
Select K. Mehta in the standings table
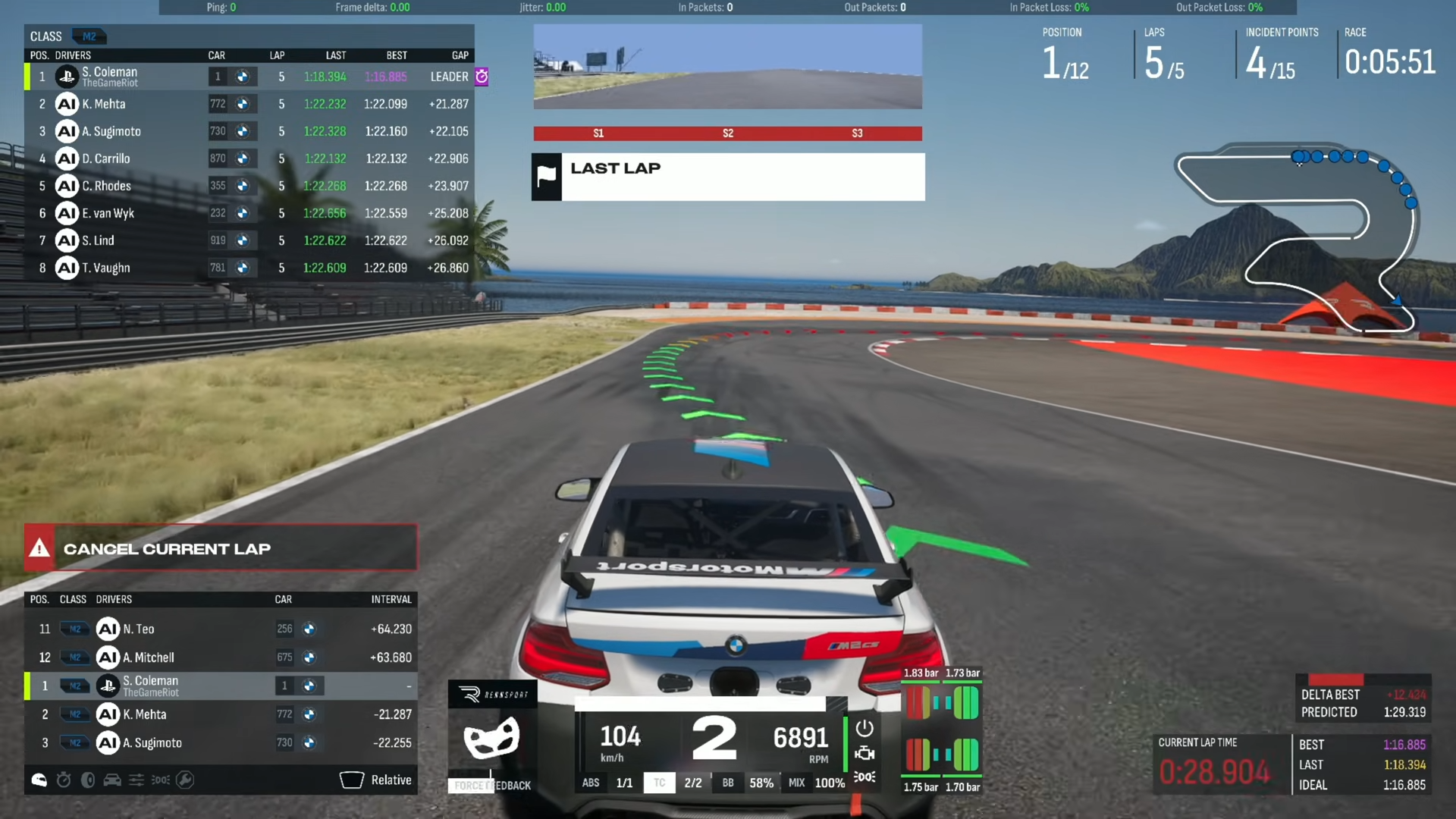click(x=104, y=104)
